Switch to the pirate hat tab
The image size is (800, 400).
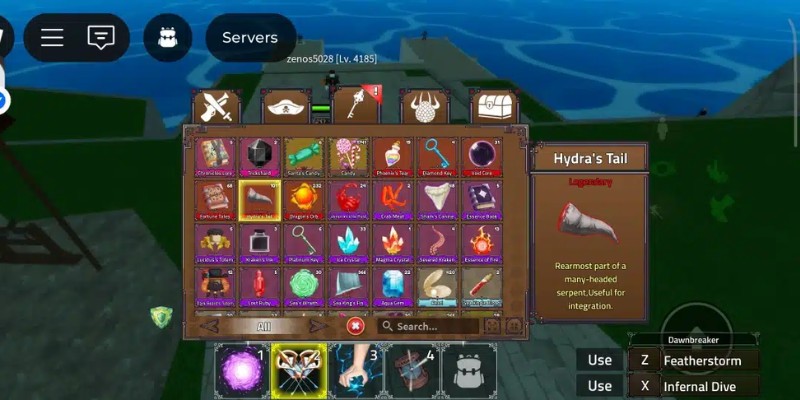(x=285, y=107)
